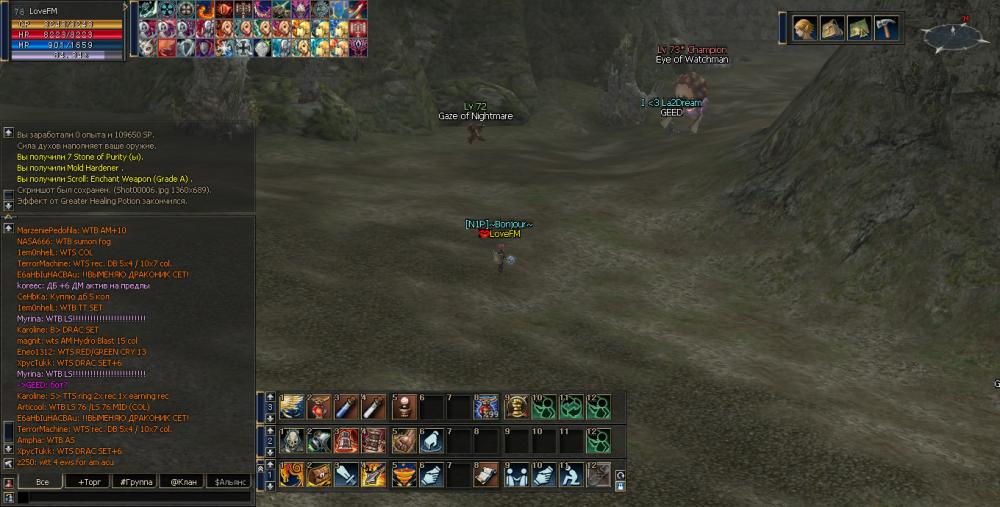This screenshot has width=1000, height=507.
Task: Switch to the @Клан clan chat tab
Action: 183,482
